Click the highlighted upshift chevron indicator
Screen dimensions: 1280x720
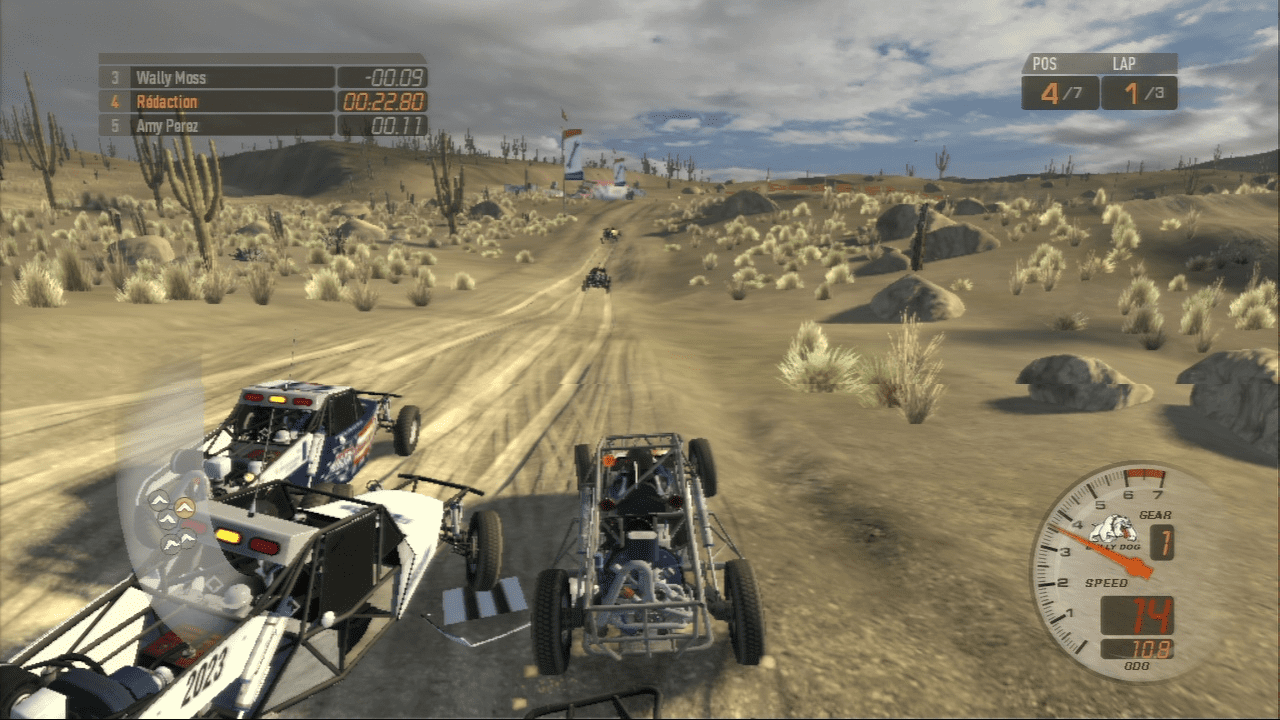184,508
